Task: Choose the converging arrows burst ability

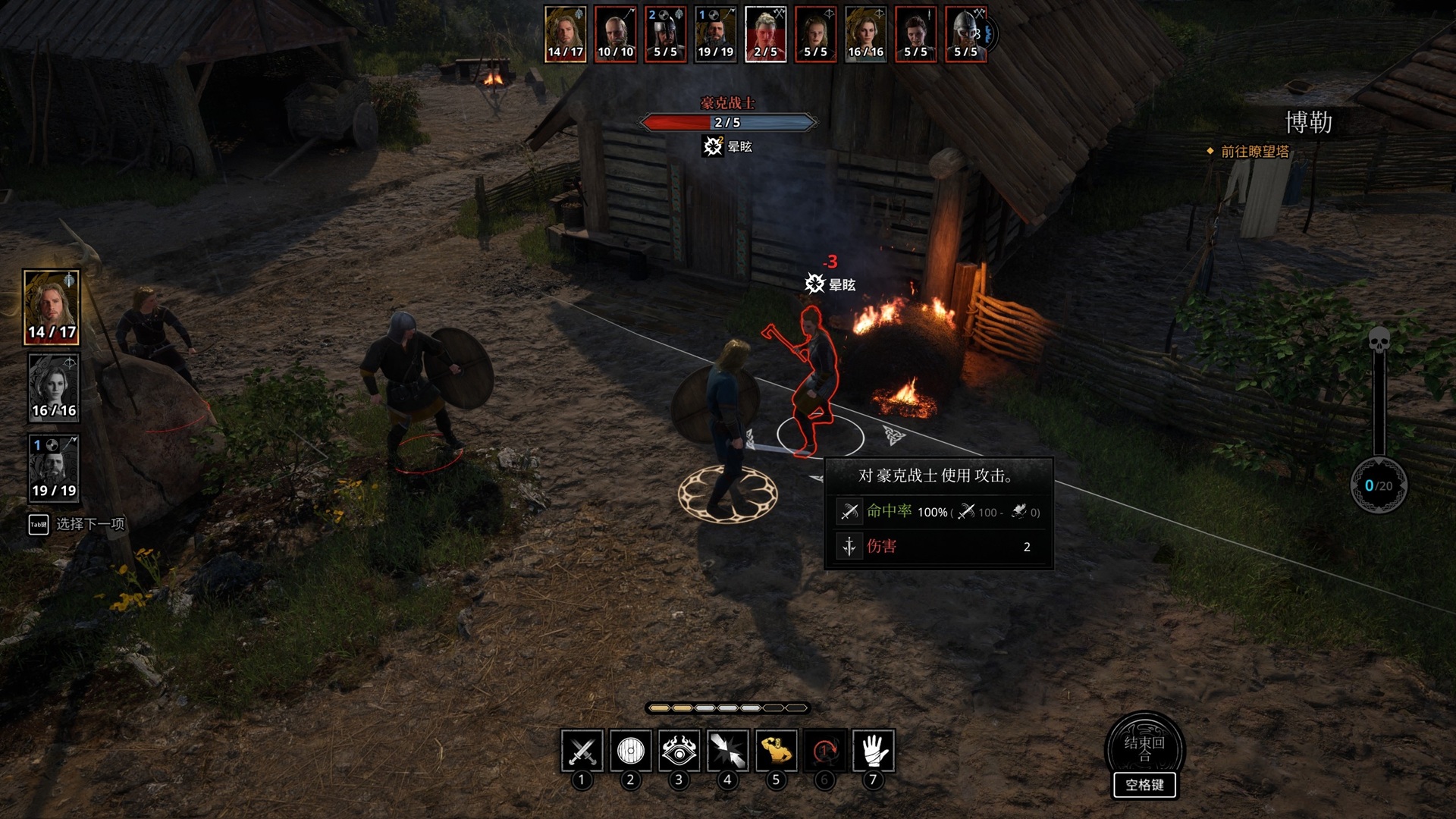Action: (x=727, y=751)
